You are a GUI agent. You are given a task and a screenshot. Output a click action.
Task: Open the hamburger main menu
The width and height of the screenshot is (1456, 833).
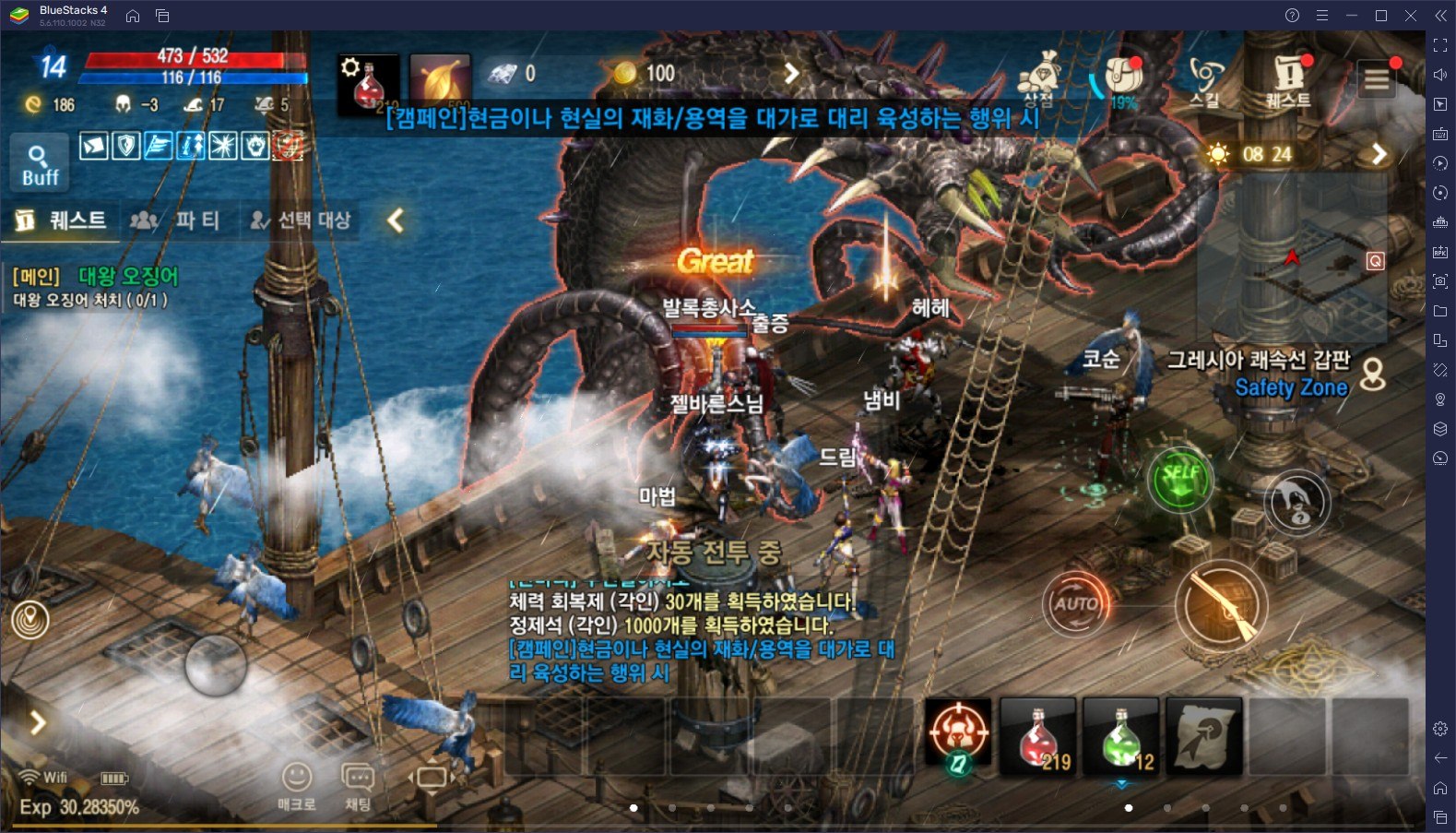click(x=1376, y=80)
